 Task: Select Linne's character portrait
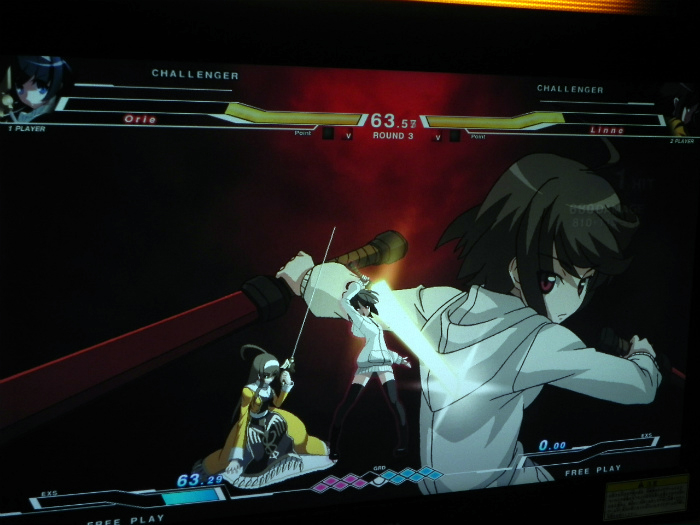679,108
